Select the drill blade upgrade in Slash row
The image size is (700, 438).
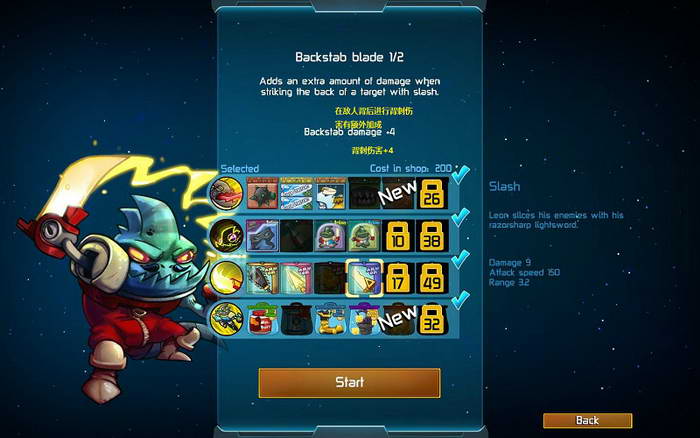(261, 277)
